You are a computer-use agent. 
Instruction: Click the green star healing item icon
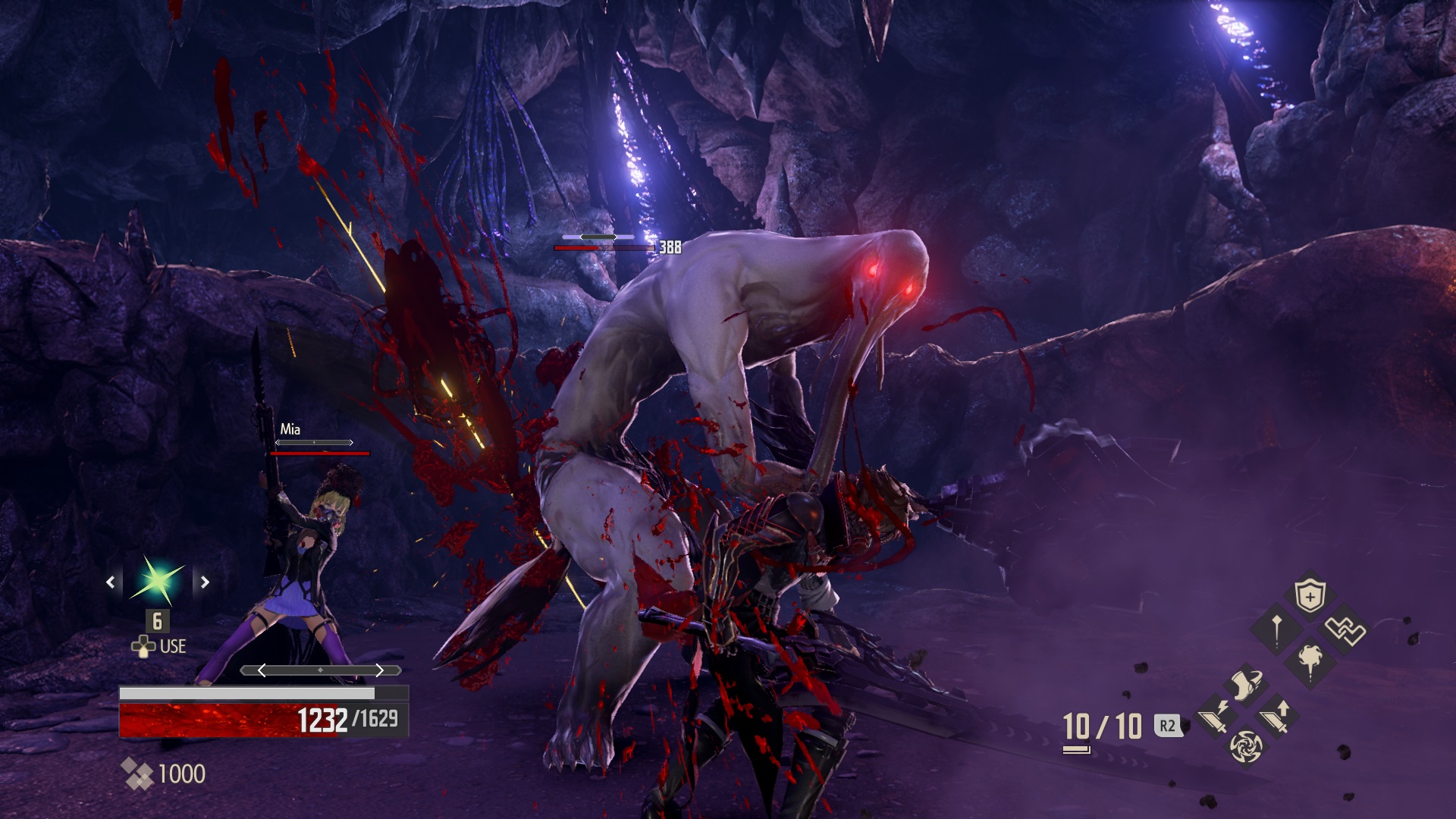(158, 582)
